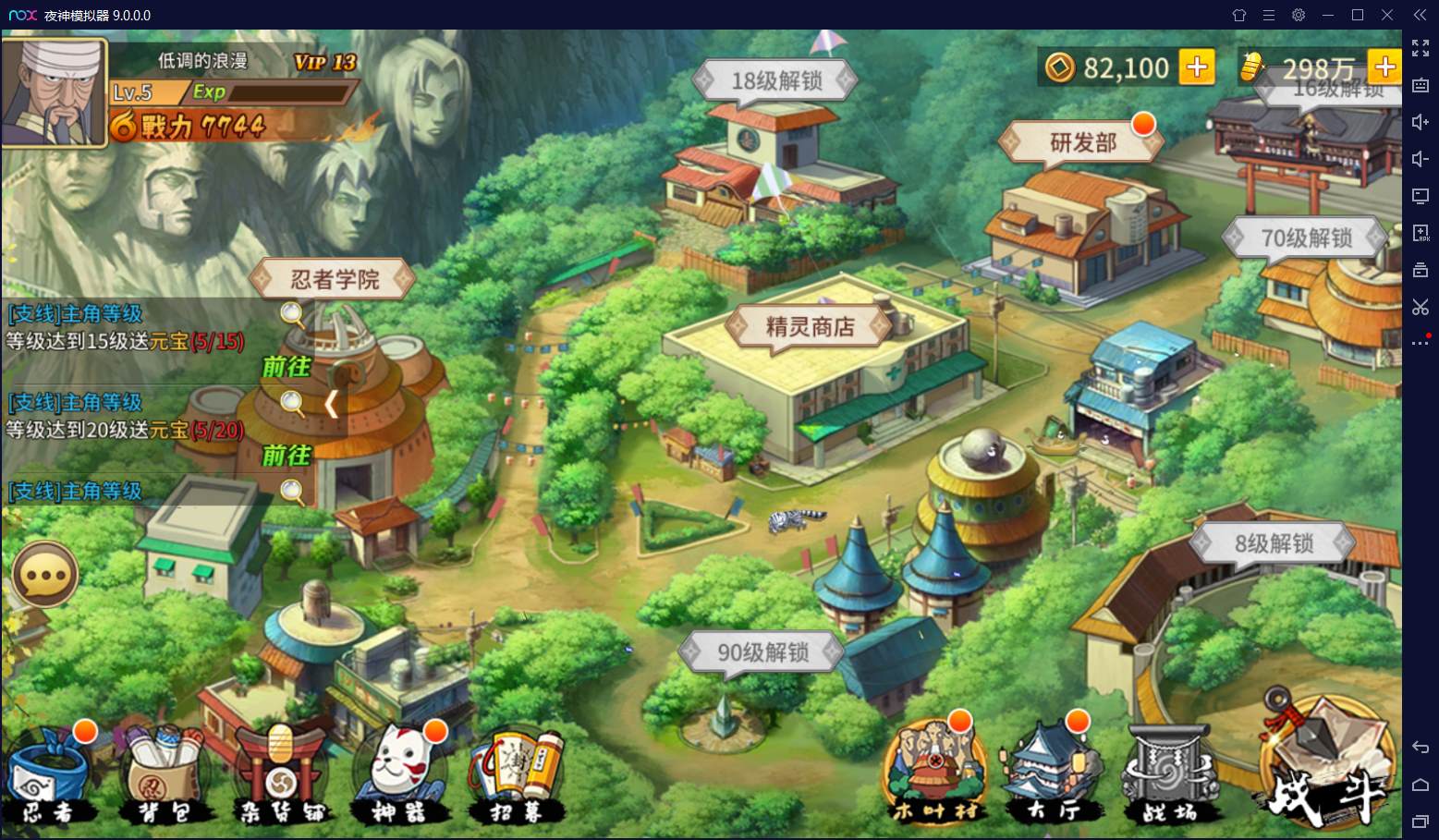Image resolution: width=1439 pixels, height=840 pixels.
Task: Open the 忍者 ninja menu
Action: tap(51, 776)
